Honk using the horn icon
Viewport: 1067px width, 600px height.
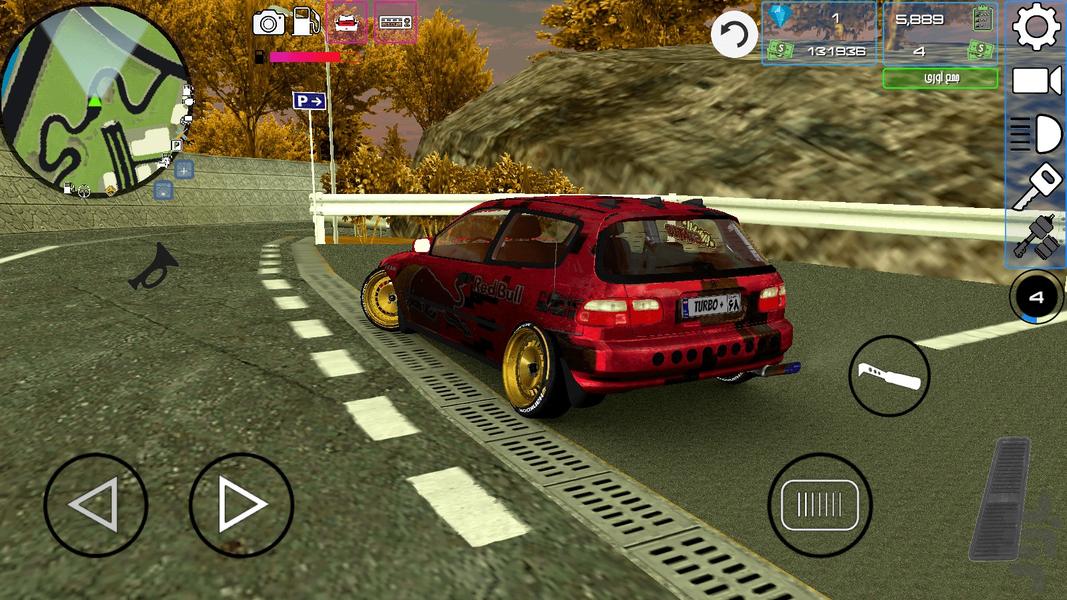tap(155, 267)
